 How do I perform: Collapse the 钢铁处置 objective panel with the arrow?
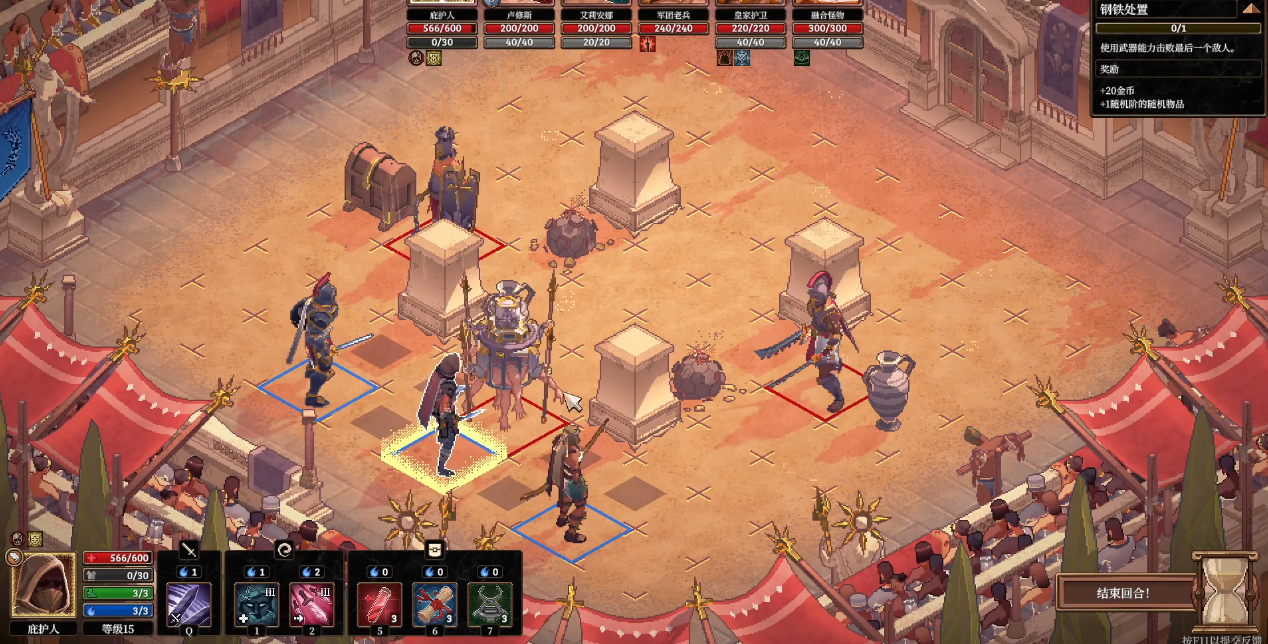(x=1251, y=9)
